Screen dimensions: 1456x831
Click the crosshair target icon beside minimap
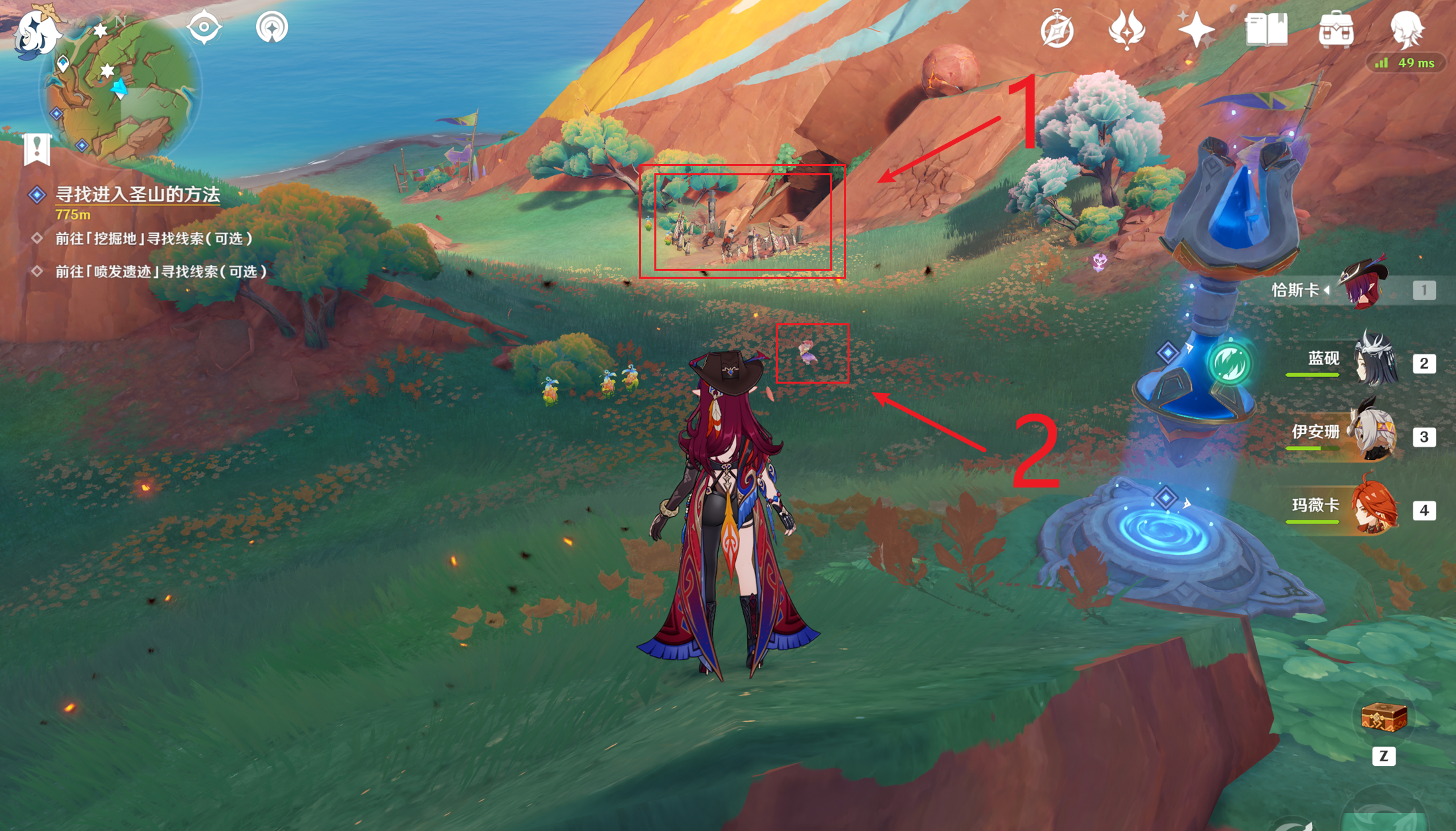[204, 27]
